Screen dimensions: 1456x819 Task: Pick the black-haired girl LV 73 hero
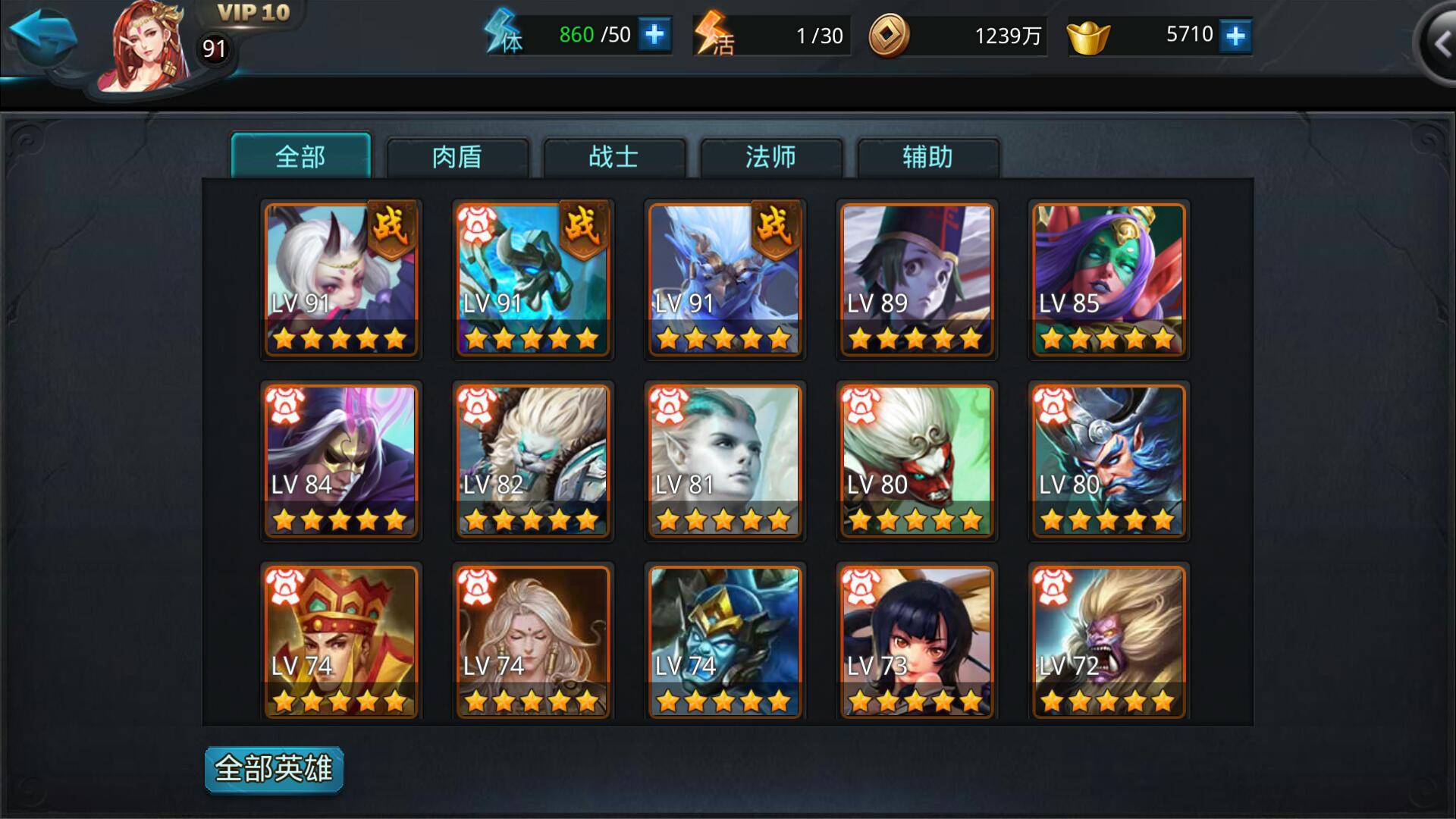916,642
